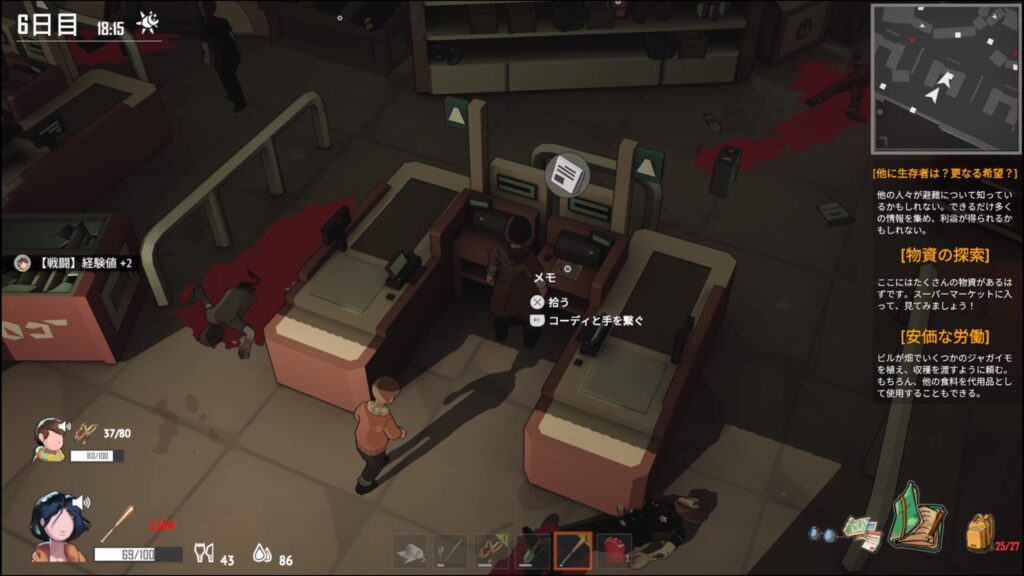
Task: Click the memo note icon bubble
Action: tap(566, 175)
